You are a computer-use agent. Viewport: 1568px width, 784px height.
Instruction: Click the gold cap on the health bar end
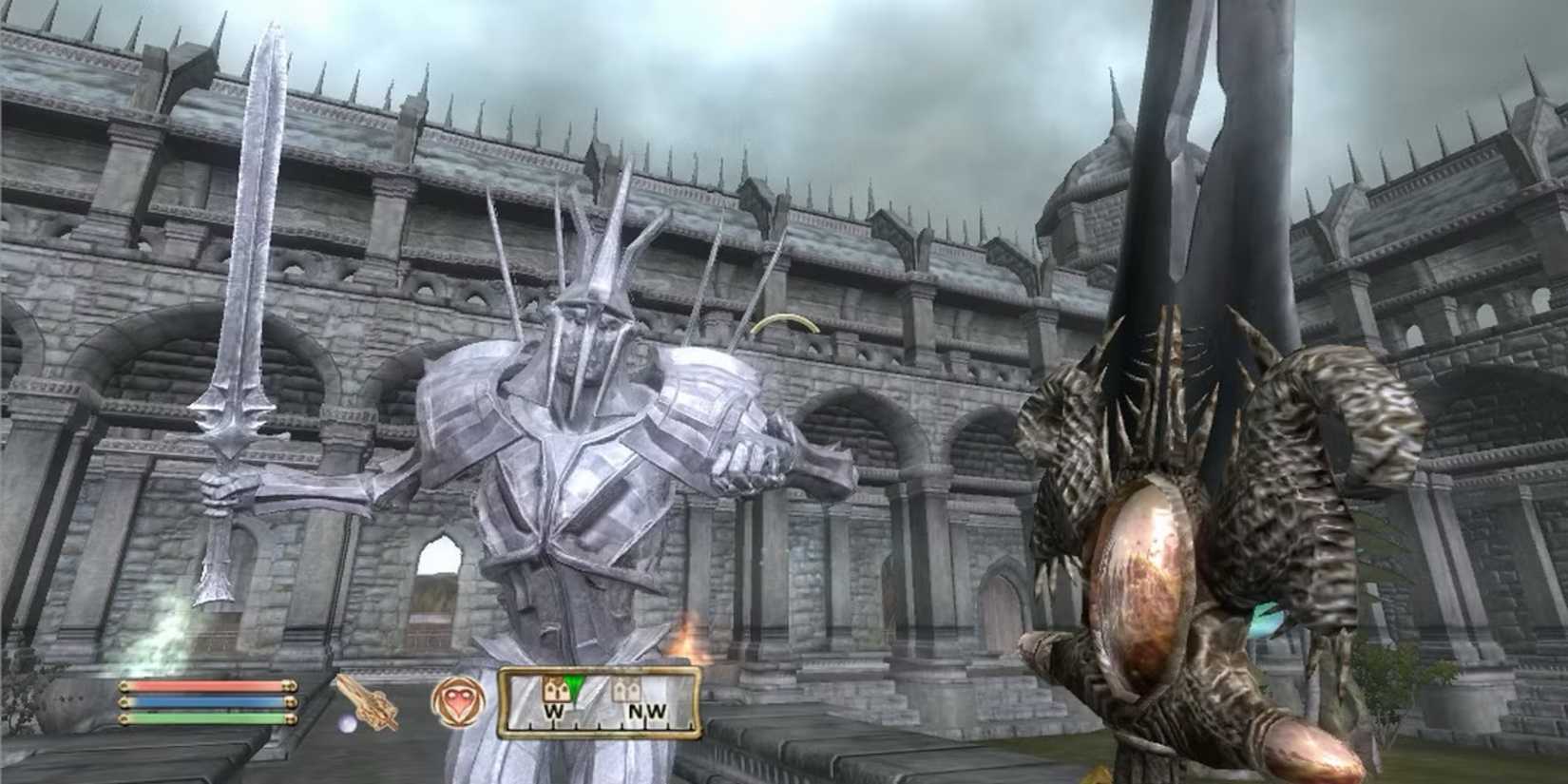[x=290, y=686]
